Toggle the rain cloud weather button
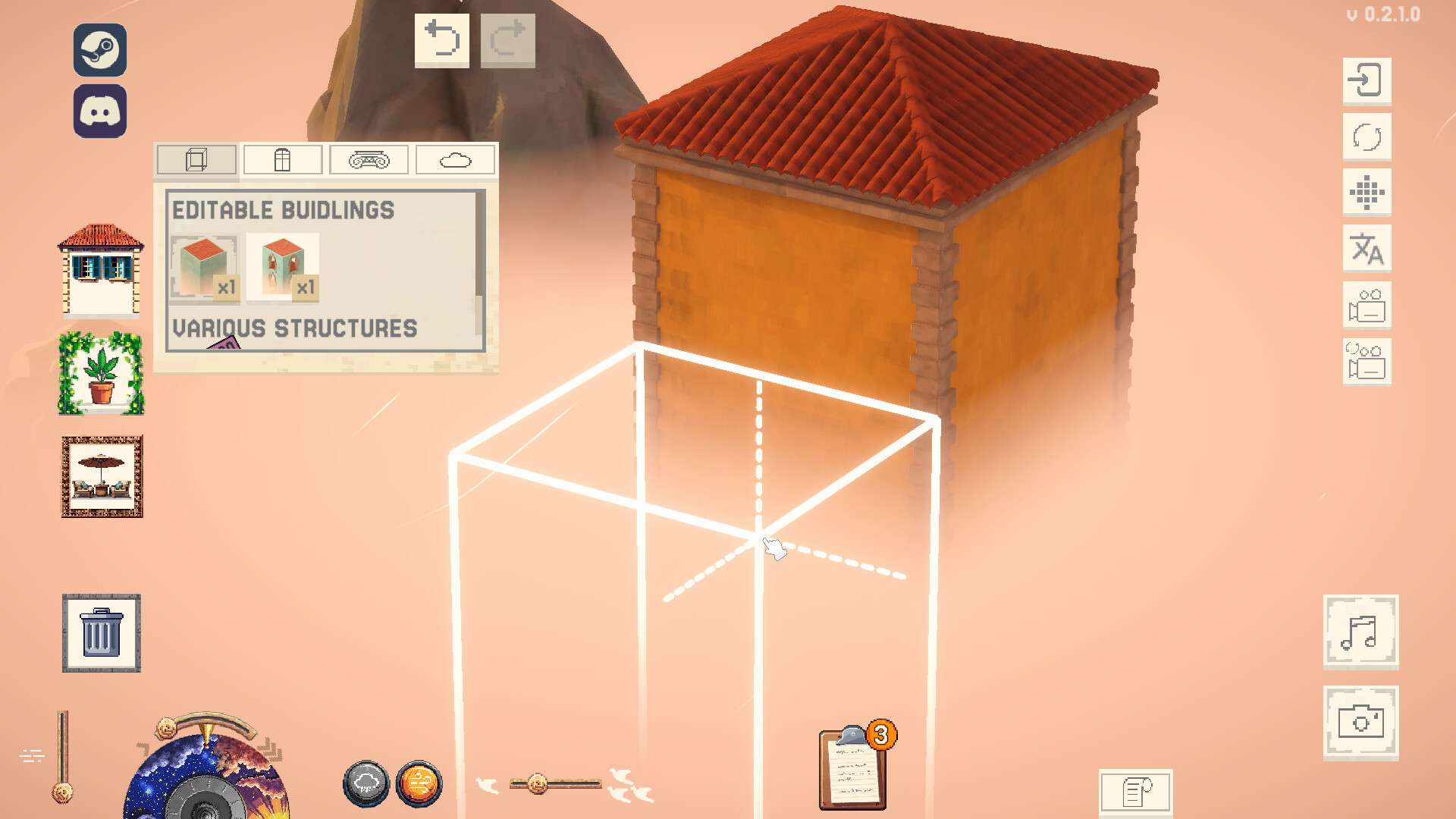 [x=366, y=784]
